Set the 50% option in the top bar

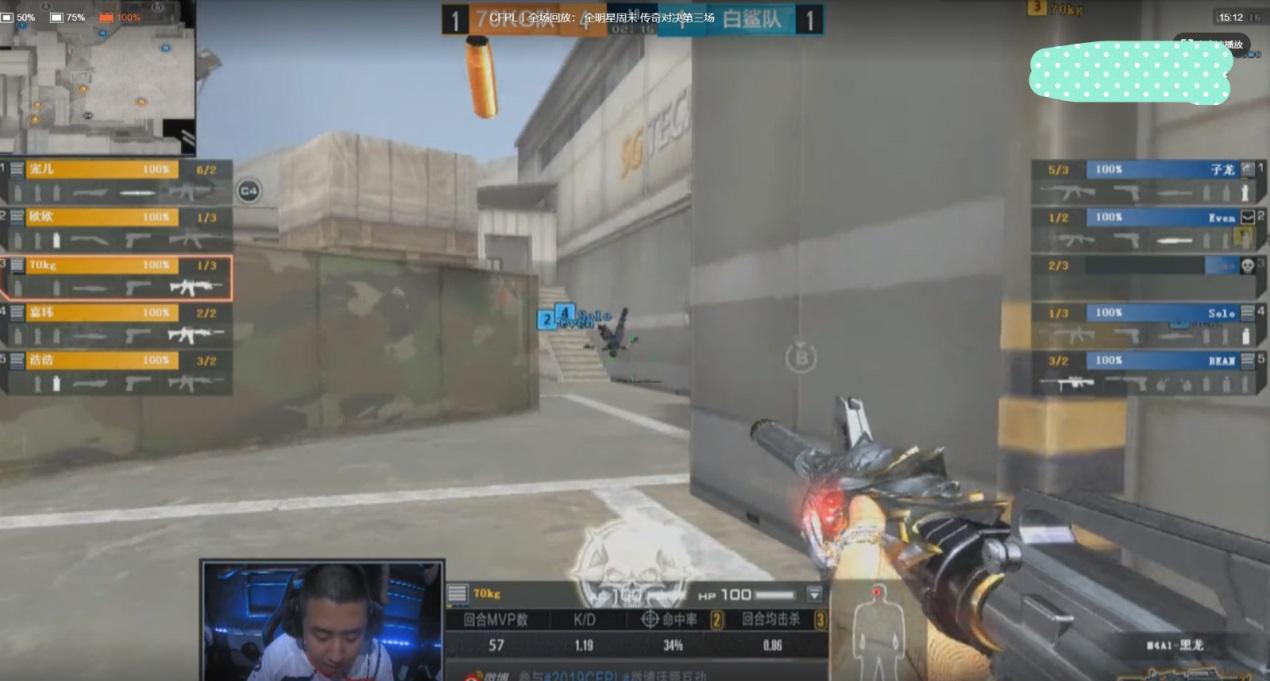pos(19,17)
